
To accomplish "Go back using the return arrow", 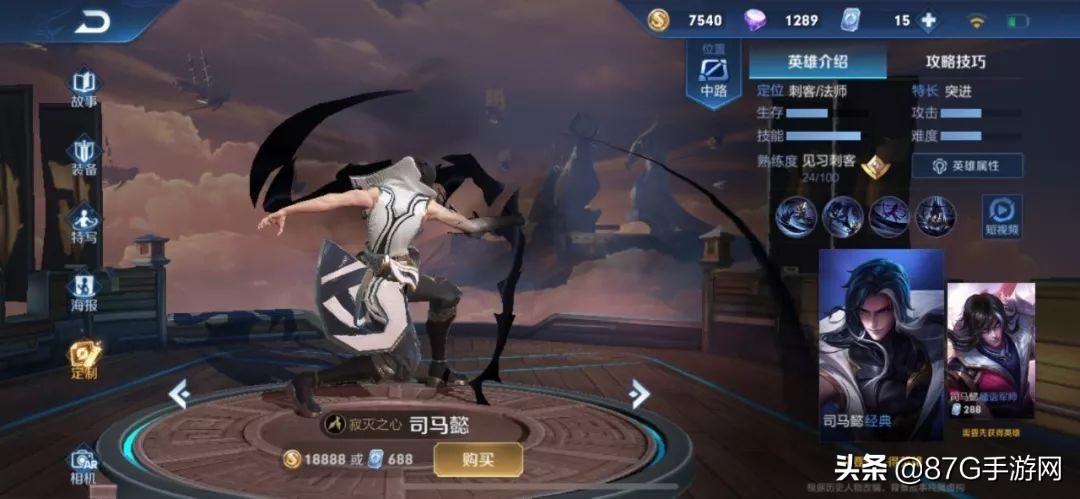I will pos(91,21).
